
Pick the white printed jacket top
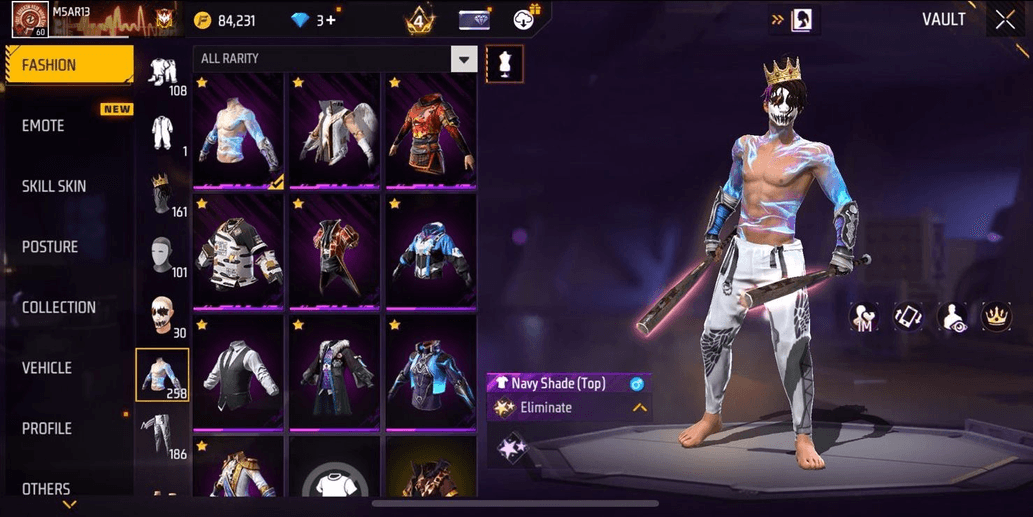238,252
